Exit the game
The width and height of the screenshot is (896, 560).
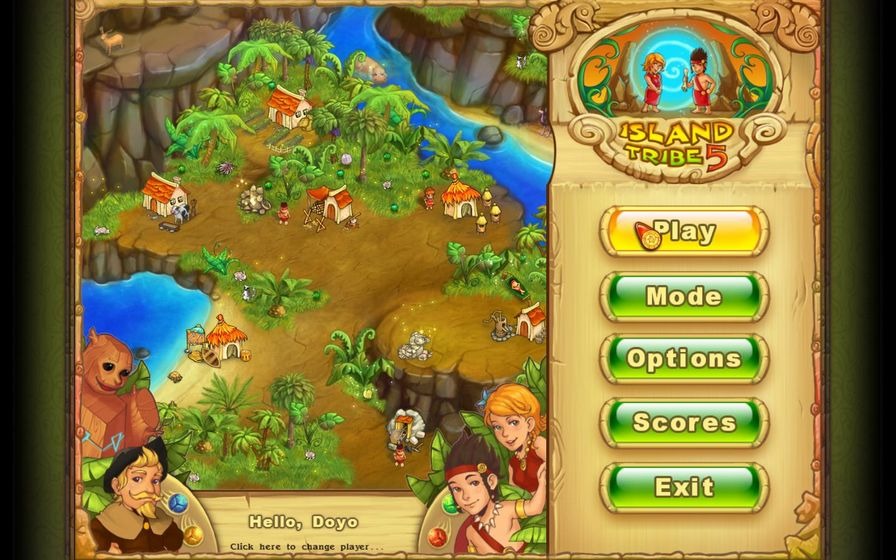click(684, 487)
